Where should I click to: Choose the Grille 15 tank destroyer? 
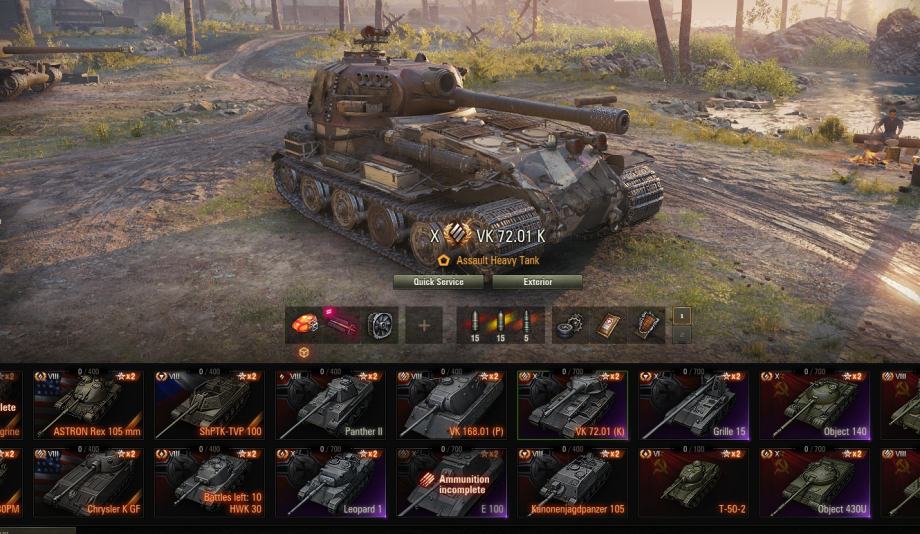click(693, 404)
